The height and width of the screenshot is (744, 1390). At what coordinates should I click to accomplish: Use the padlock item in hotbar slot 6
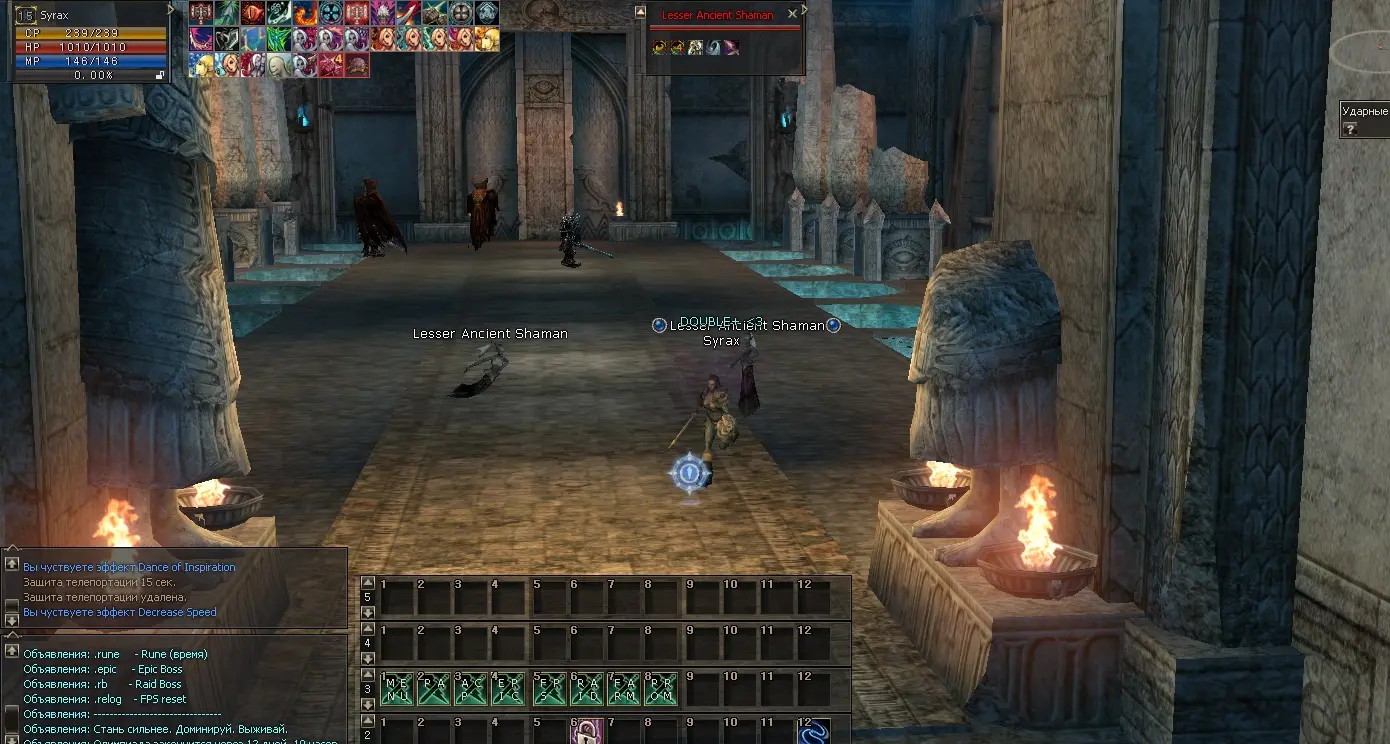[x=586, y=733]
